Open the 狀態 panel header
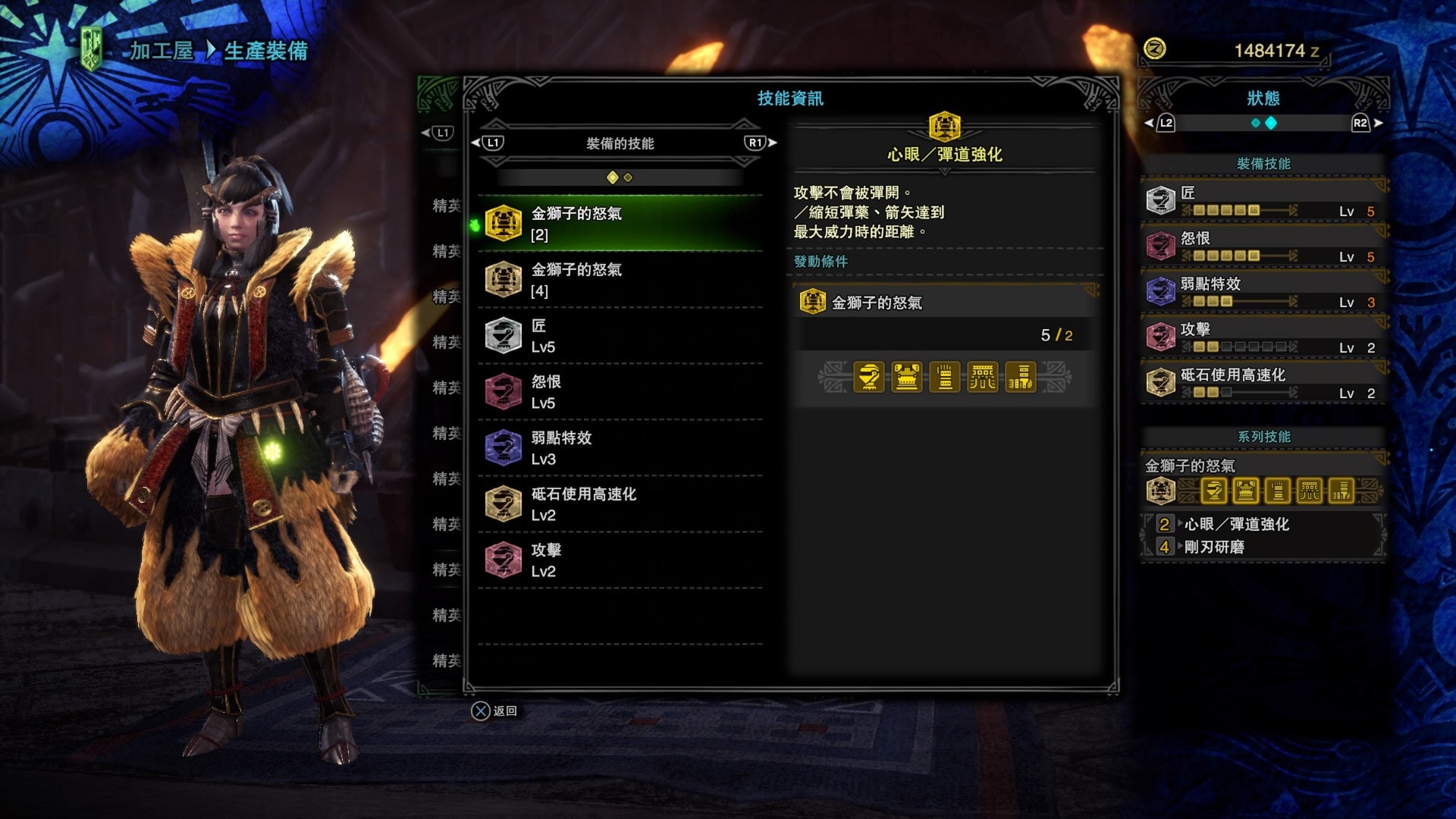Screen dimensions: 1456x819 [1263, 99]
